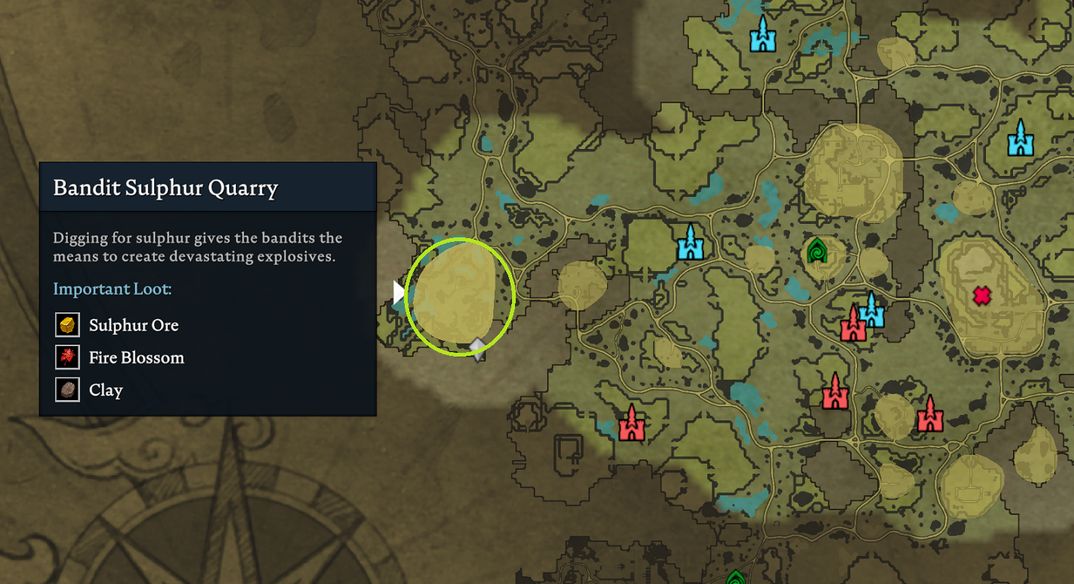Select the circled Bandit Sulphur Quarry region

(x=460, y=295)
